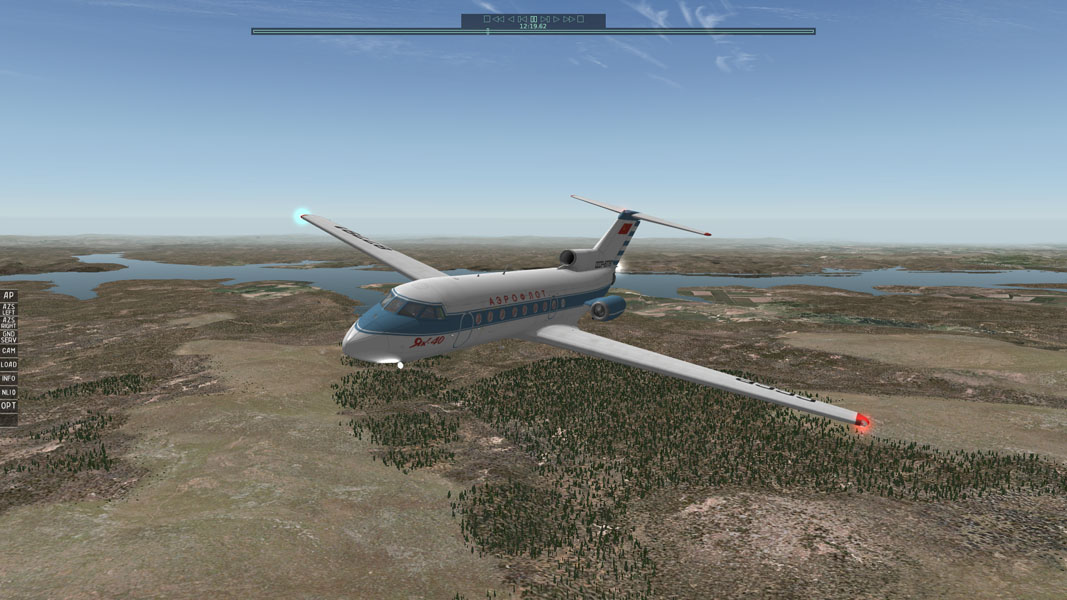Open the AP autopilot panel
The width and height of the screenshot is (1067, 600).
click(x=9, y=296)
